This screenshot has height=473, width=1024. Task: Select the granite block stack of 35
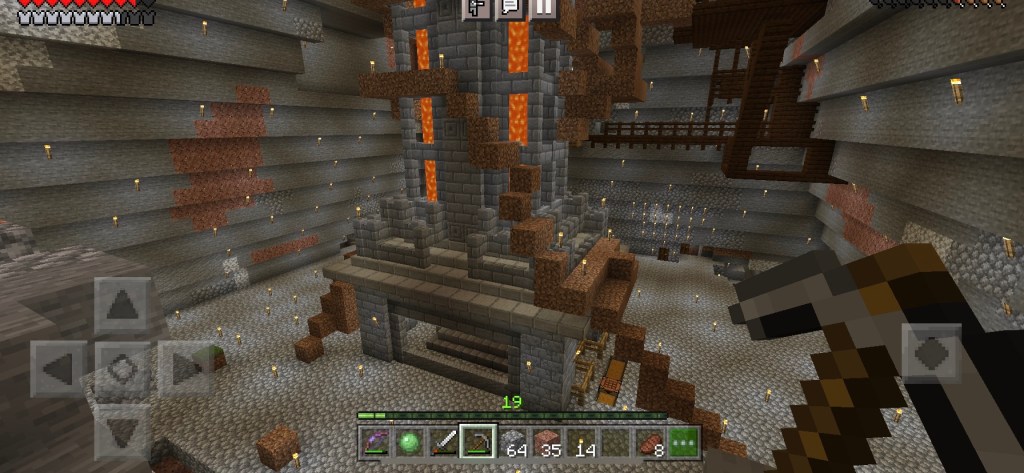click(546, 443)
